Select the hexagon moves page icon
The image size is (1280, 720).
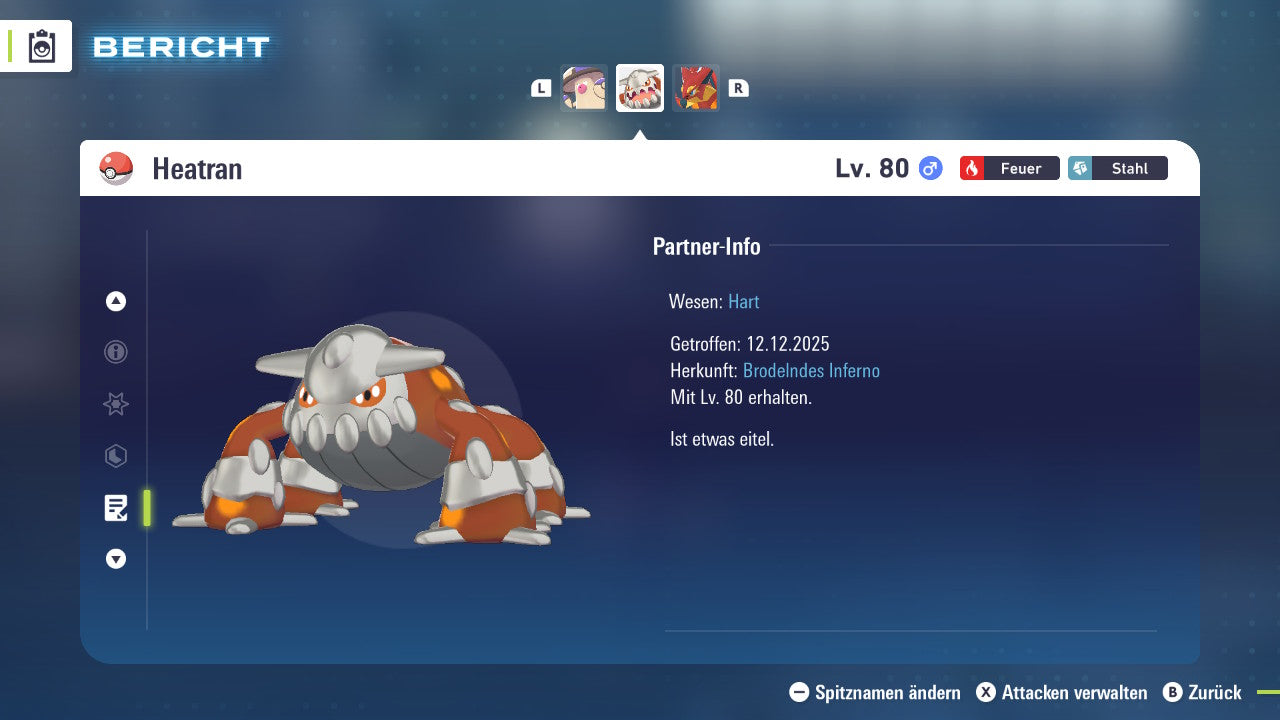115,456
